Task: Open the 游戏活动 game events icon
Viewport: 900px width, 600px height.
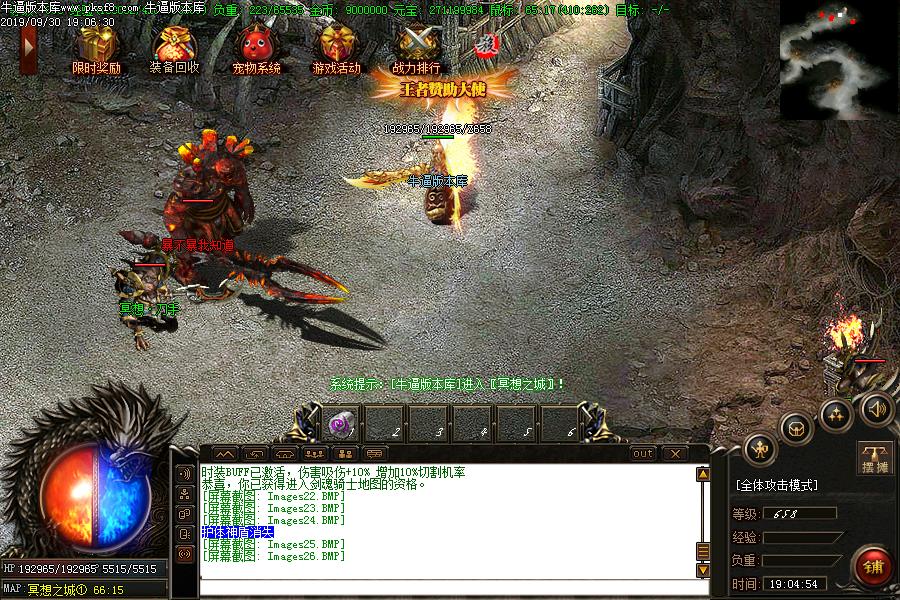Action: coord(336,46)
